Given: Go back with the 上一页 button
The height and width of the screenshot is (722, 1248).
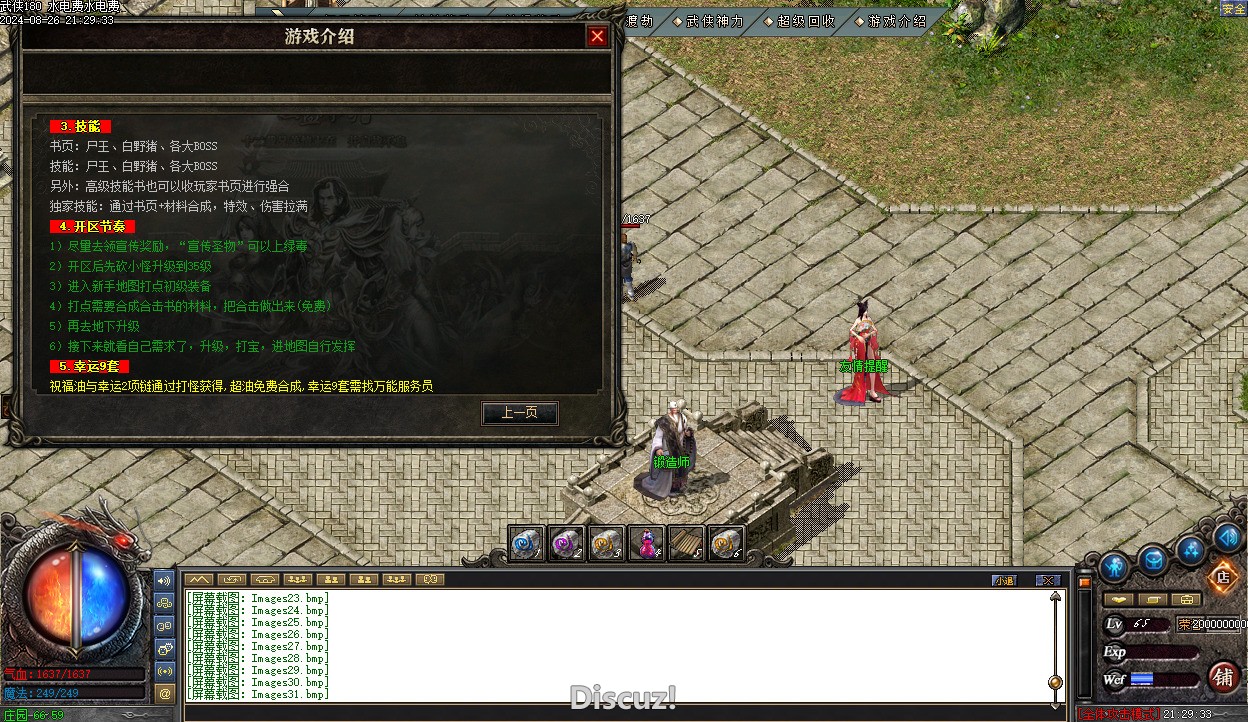Looking at the screenshot, I should [519, 413].
